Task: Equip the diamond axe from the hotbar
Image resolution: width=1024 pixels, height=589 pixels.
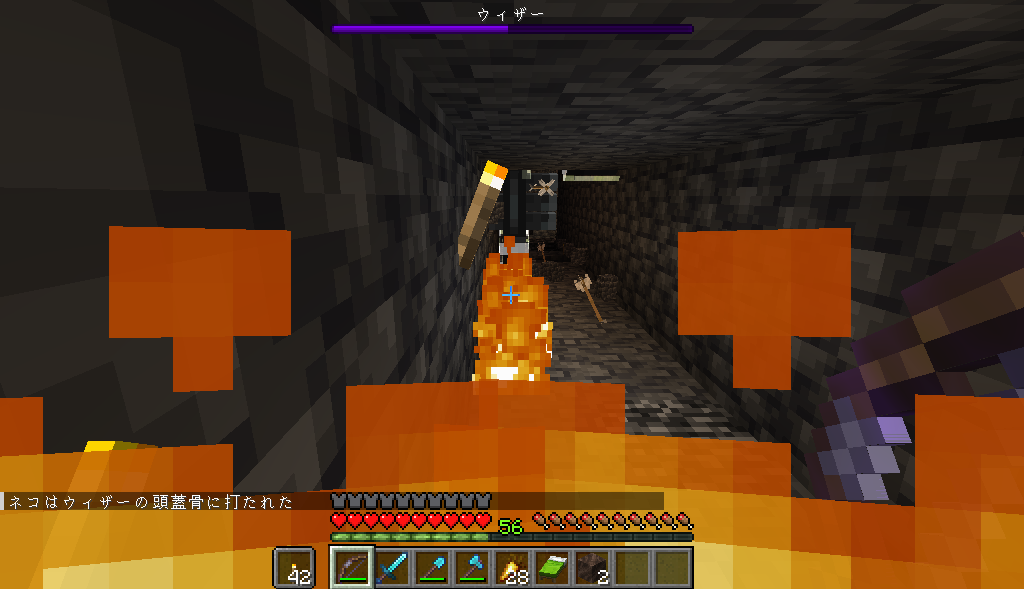Action: (472, 567)
